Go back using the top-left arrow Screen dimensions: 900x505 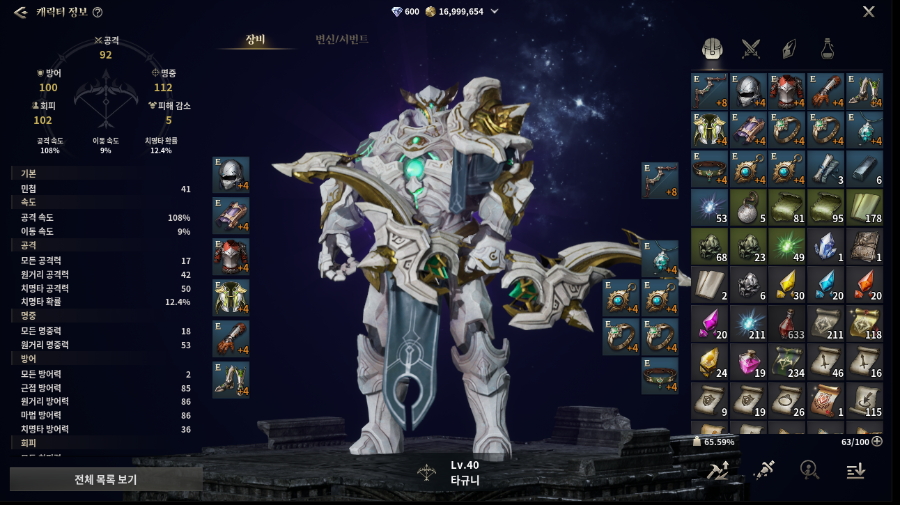click(20, 12)
